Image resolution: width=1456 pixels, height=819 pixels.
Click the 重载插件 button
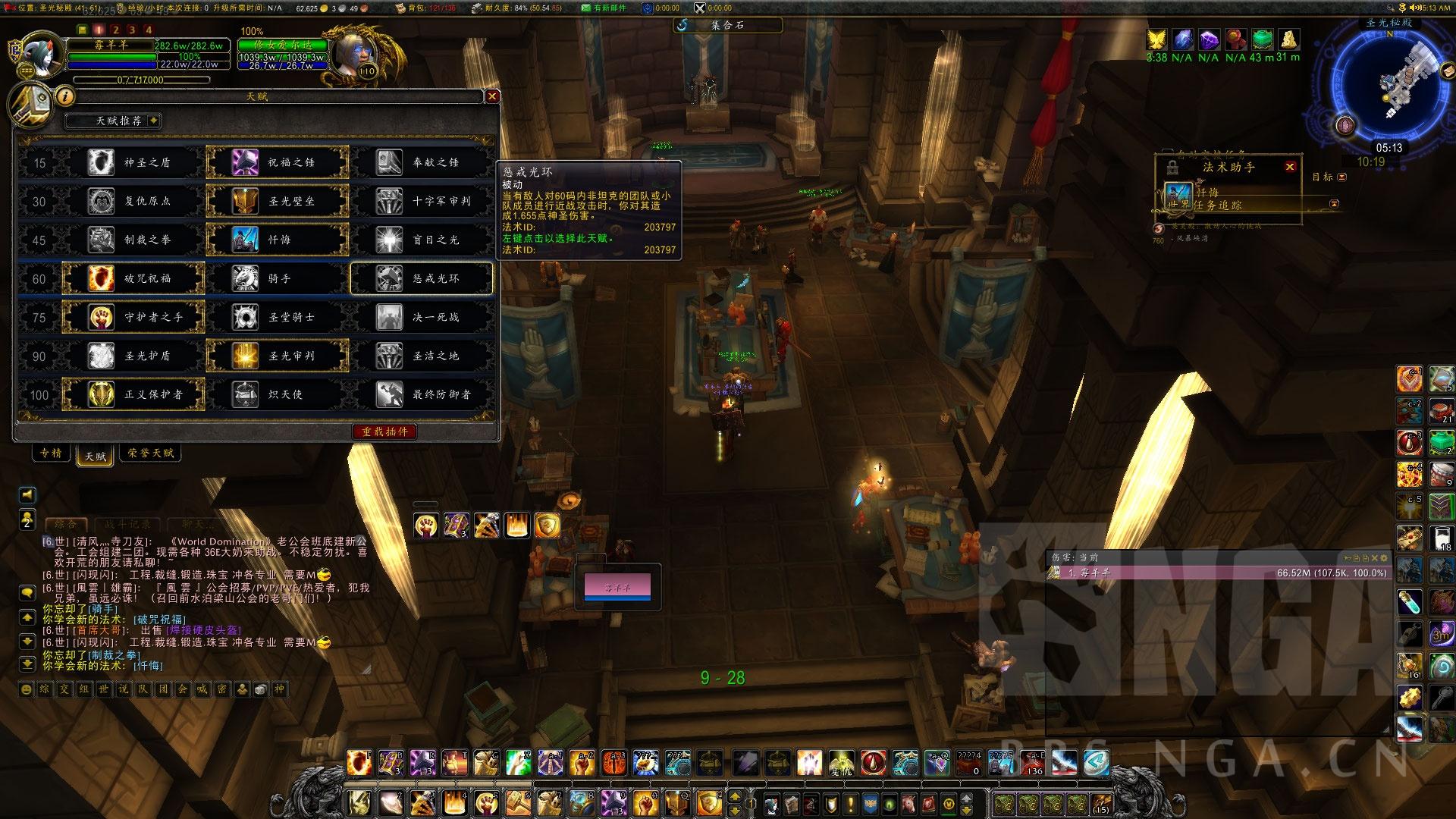pos(384,431)
